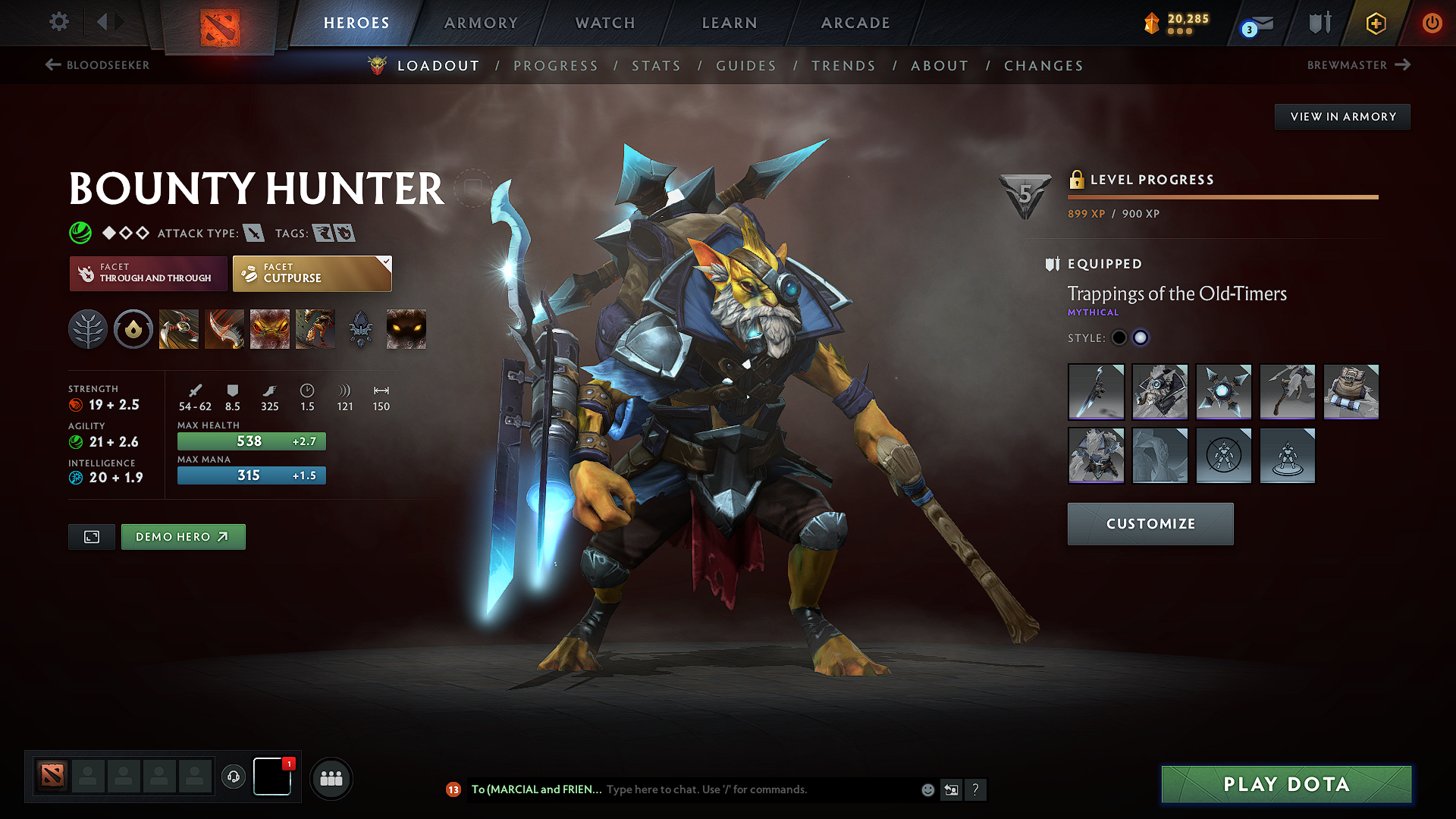Open Bounty Hunter's talent tree icon

(88, 329)
